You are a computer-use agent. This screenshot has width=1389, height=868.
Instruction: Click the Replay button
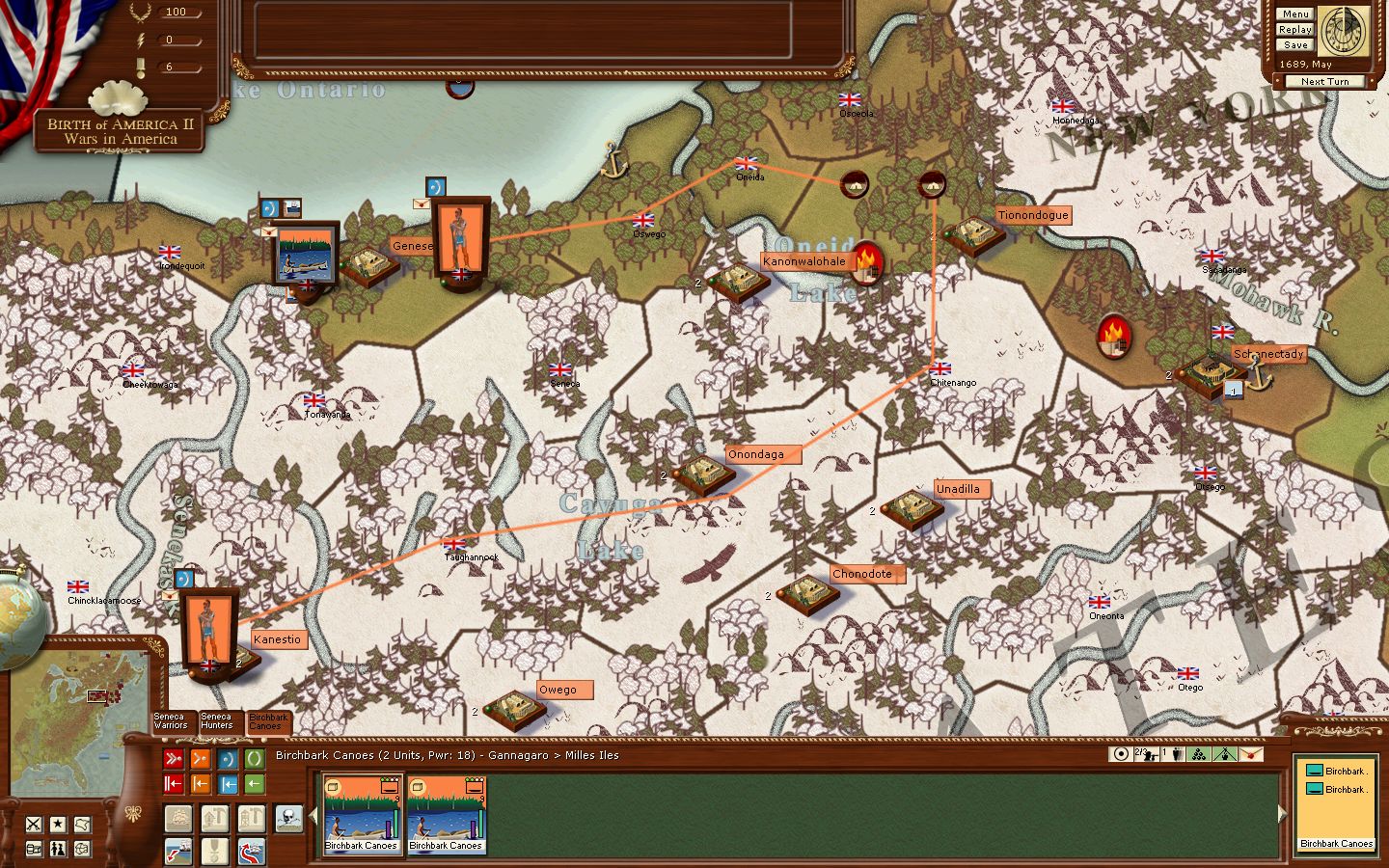1295,29
